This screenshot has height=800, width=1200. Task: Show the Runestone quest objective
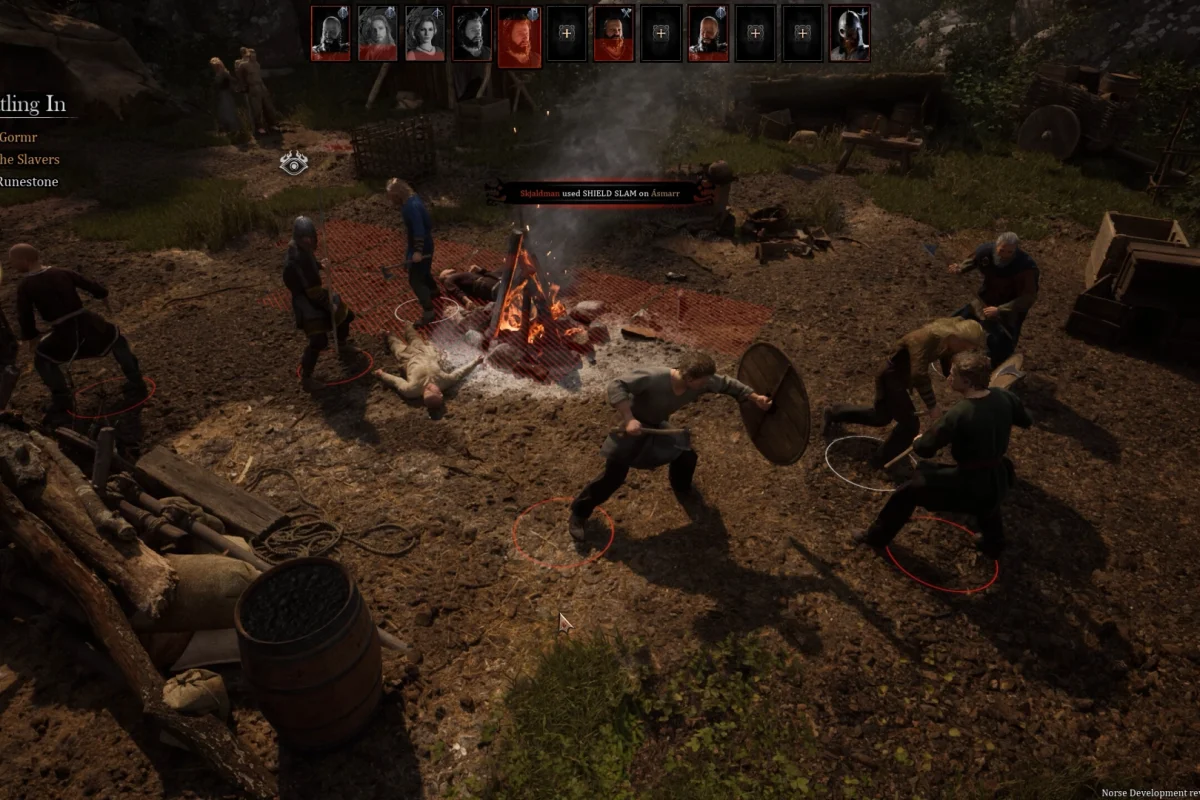pos(30,182)
